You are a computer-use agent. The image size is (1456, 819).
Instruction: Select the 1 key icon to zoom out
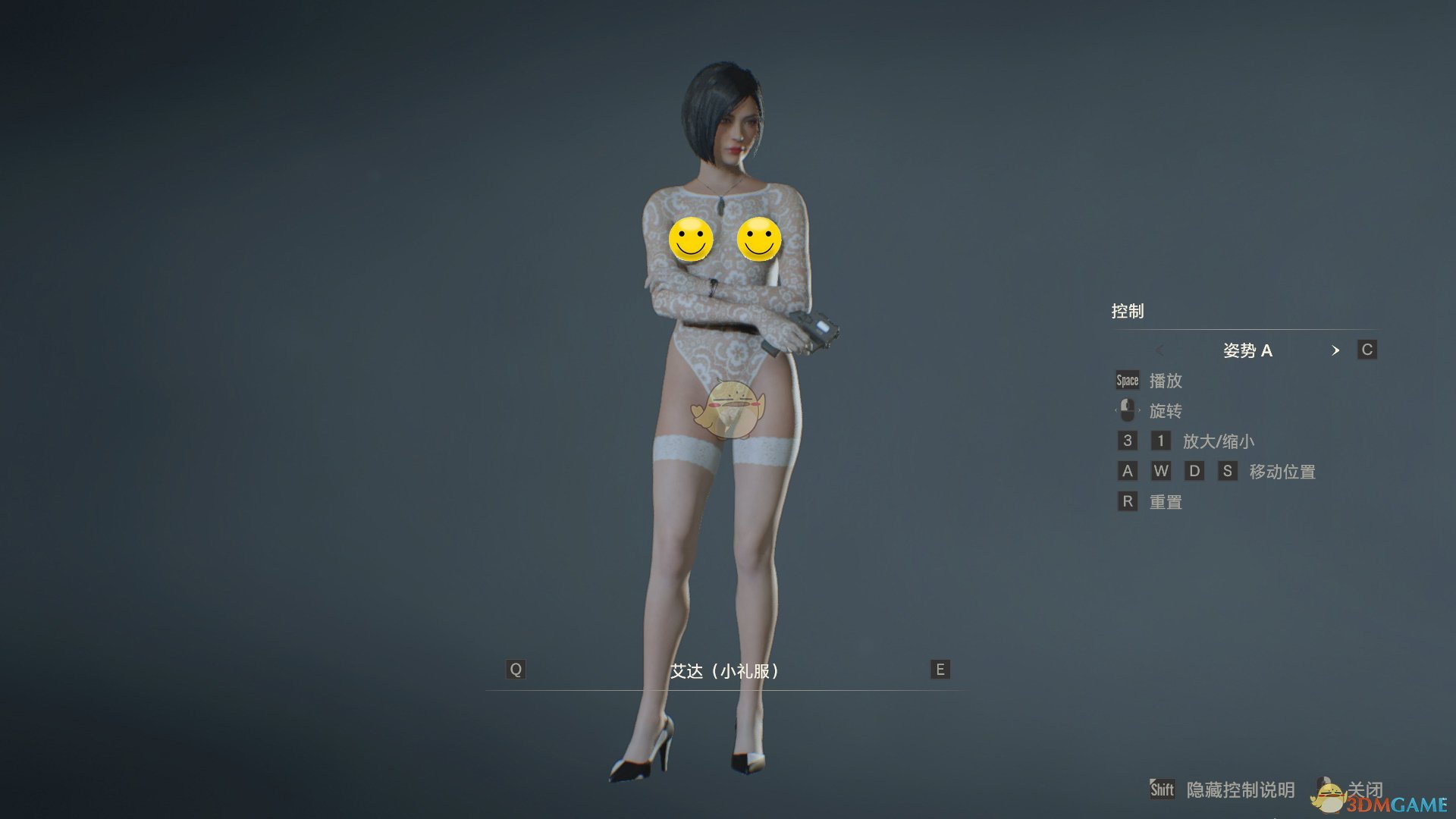coord(1160,441)
